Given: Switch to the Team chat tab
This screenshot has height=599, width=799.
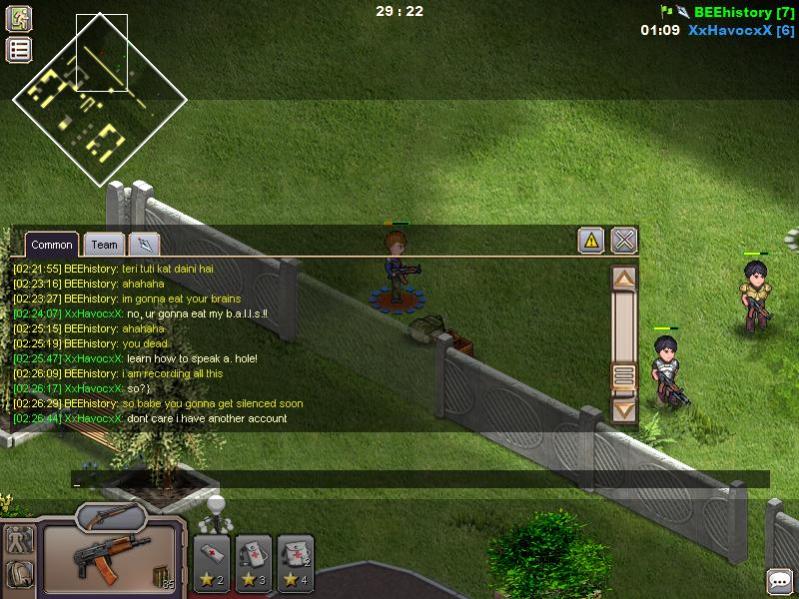Looking at the screenshot, I should (104, 244).
